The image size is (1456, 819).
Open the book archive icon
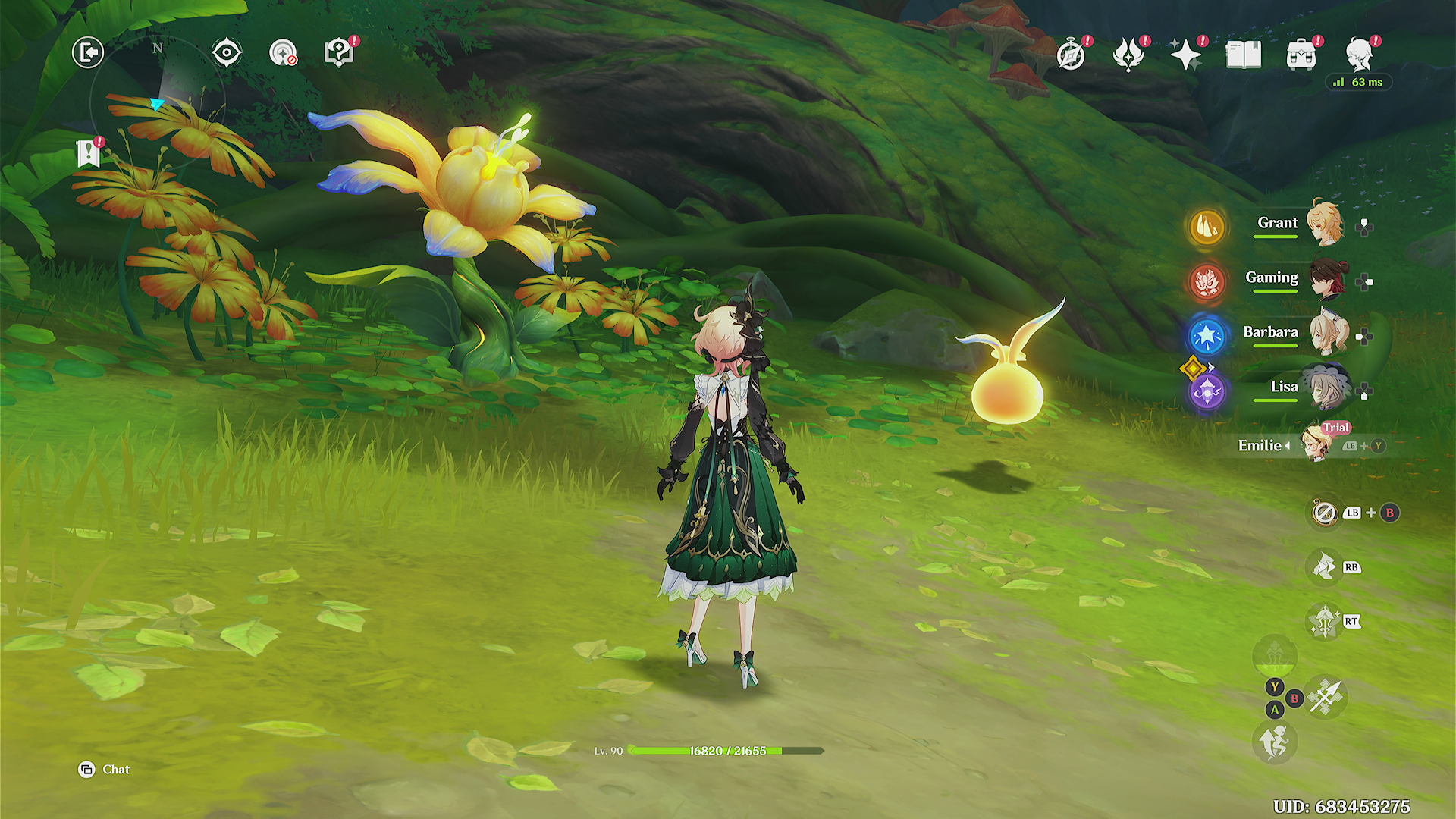point(1244,55)
